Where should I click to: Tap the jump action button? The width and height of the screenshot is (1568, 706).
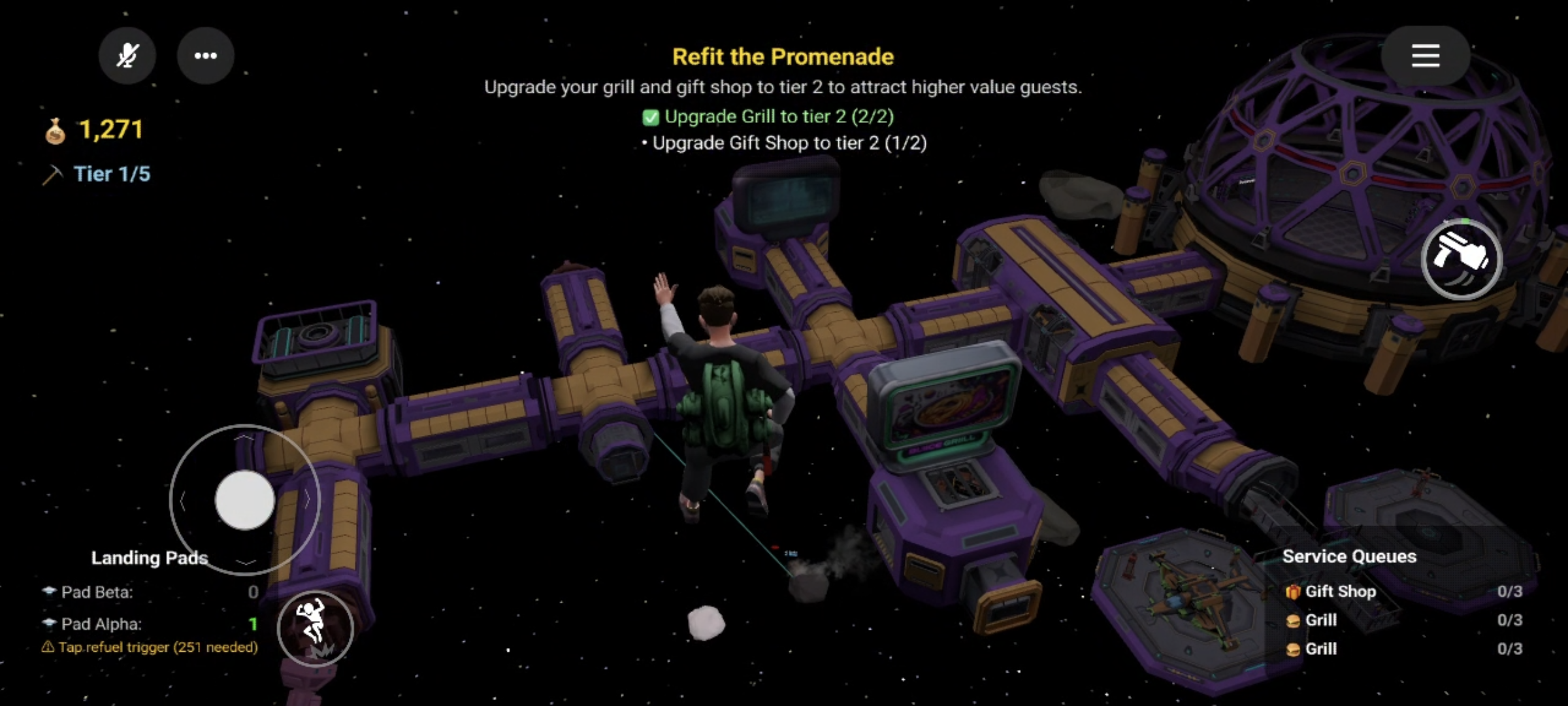315,628
